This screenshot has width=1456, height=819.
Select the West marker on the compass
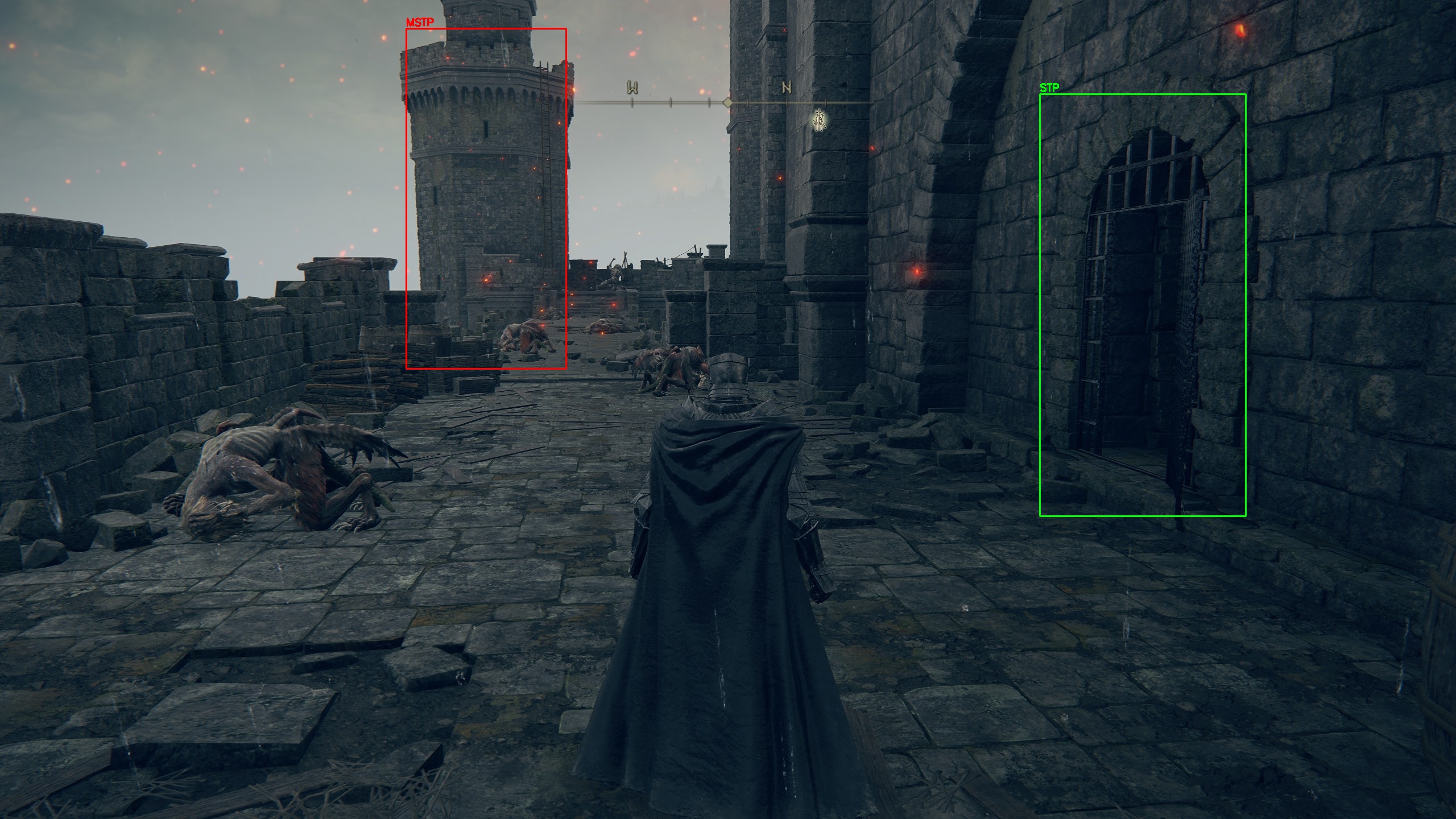click(x=632, y=88)
